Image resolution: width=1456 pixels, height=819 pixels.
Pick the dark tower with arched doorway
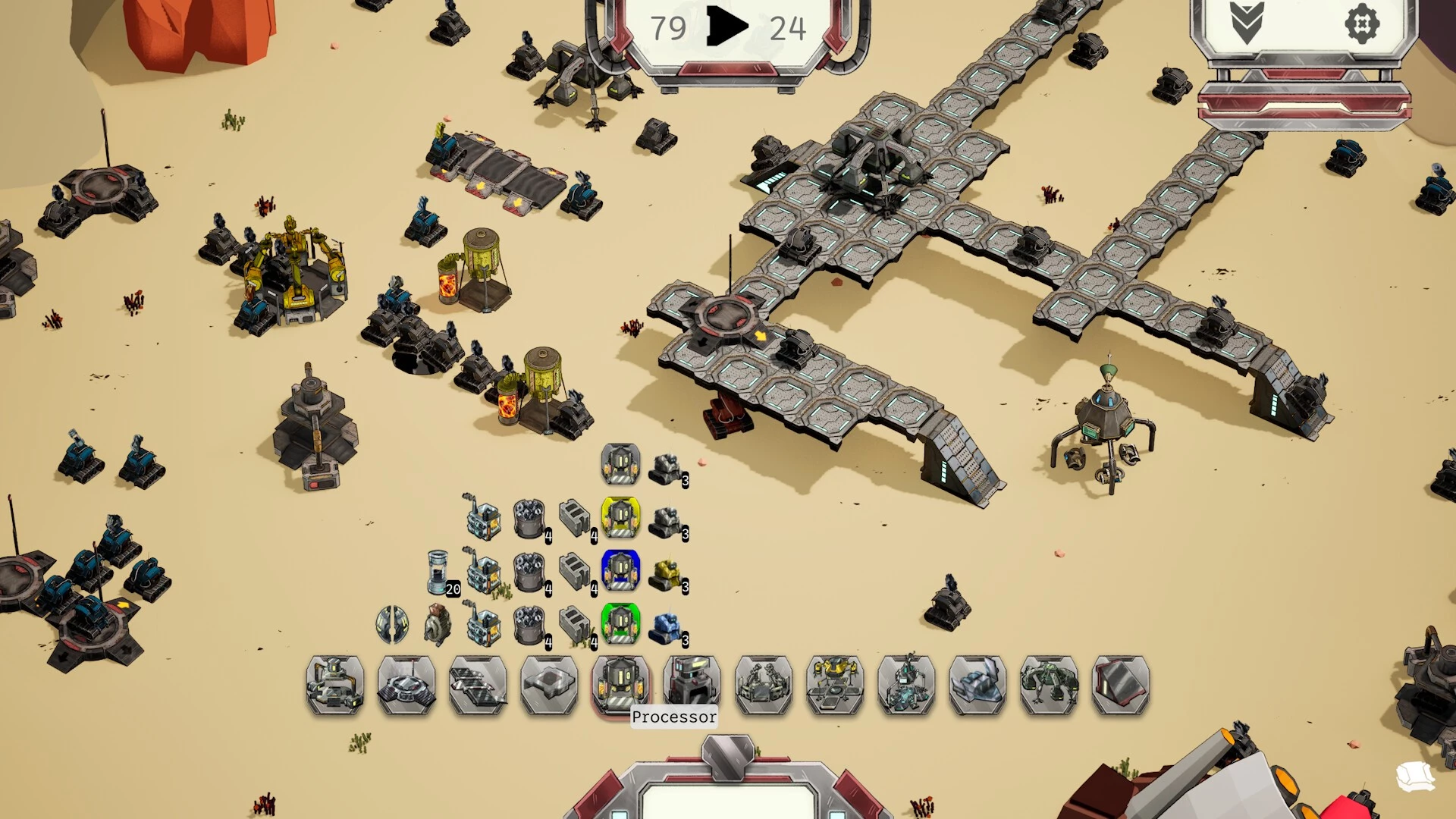(x=692, y=685)
